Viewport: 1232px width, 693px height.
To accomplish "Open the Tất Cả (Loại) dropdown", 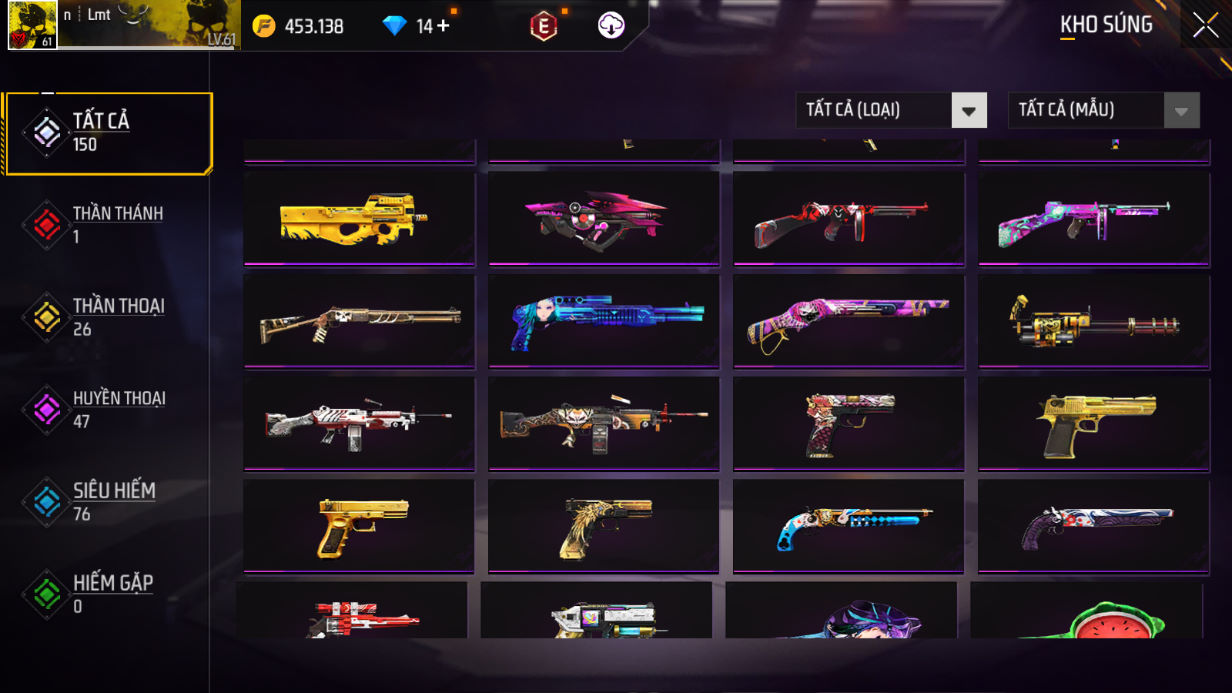I will click(890, 110).
